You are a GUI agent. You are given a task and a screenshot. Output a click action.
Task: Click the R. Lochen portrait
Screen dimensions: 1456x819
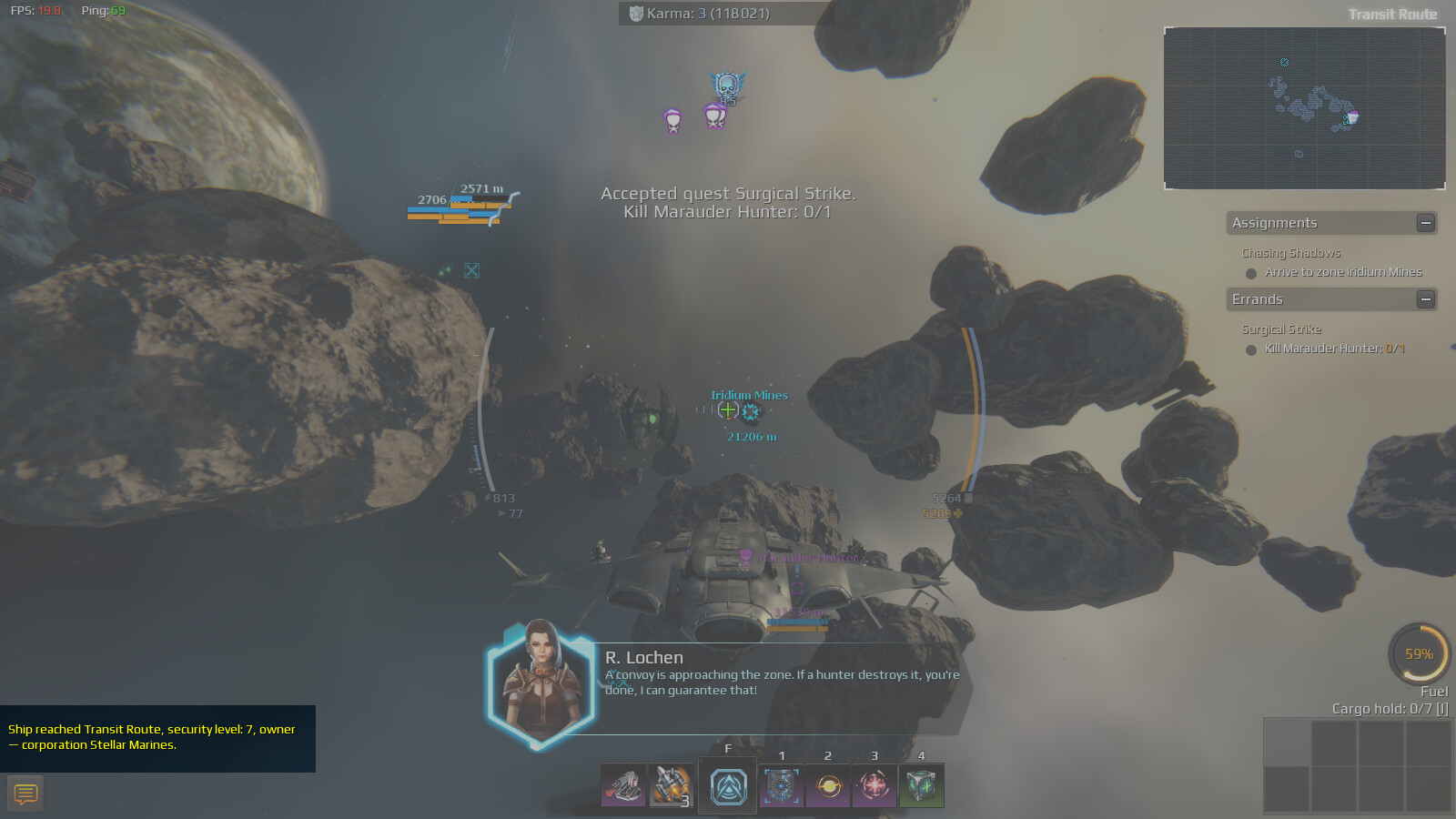click(x=541, y=682)
